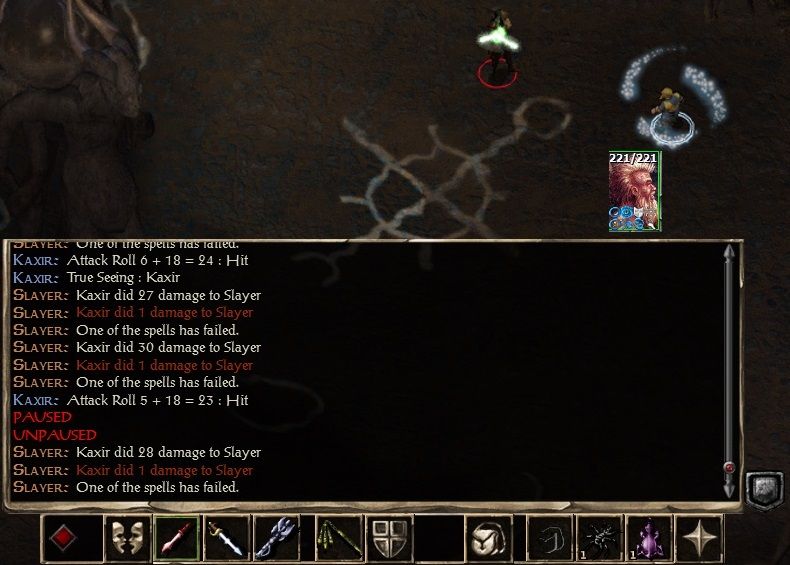Use the grey stone ability button
790x565 pixels.
point(488,538)
